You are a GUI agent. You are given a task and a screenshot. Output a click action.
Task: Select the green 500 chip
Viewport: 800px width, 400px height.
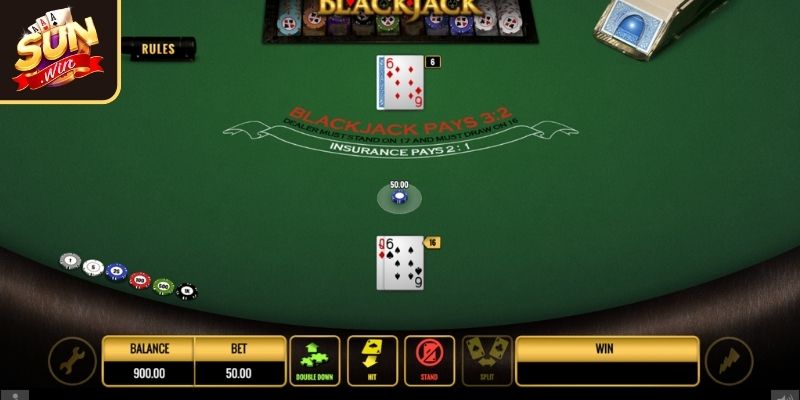coord(163,286)
